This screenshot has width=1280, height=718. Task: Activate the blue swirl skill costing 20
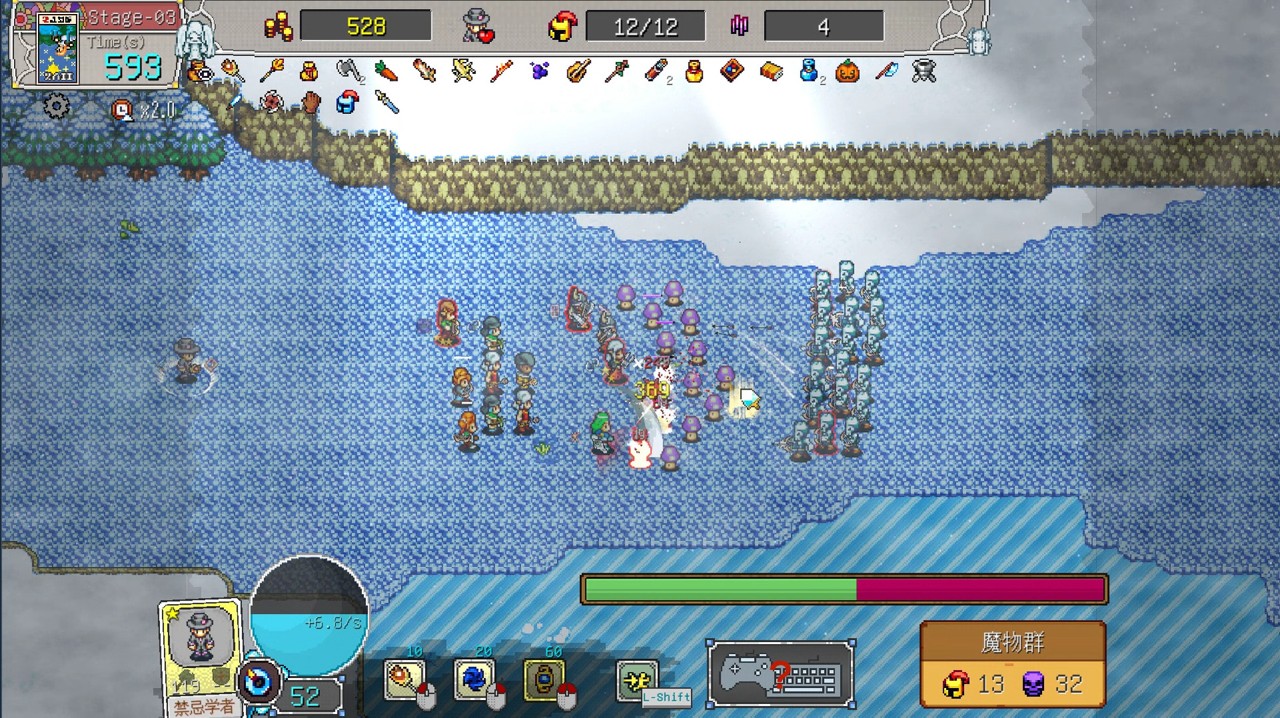coord(474,680)
